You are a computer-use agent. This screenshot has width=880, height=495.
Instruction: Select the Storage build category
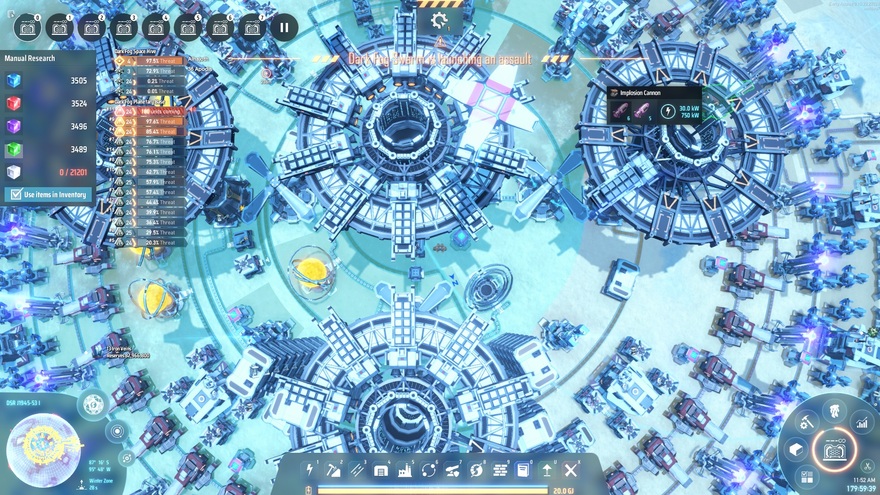click(x=381, y=470)
